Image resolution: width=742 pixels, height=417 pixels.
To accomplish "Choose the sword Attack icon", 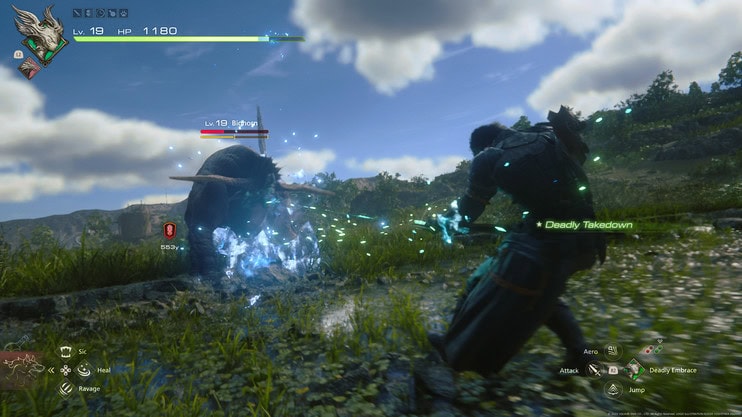I will point(594,370).
